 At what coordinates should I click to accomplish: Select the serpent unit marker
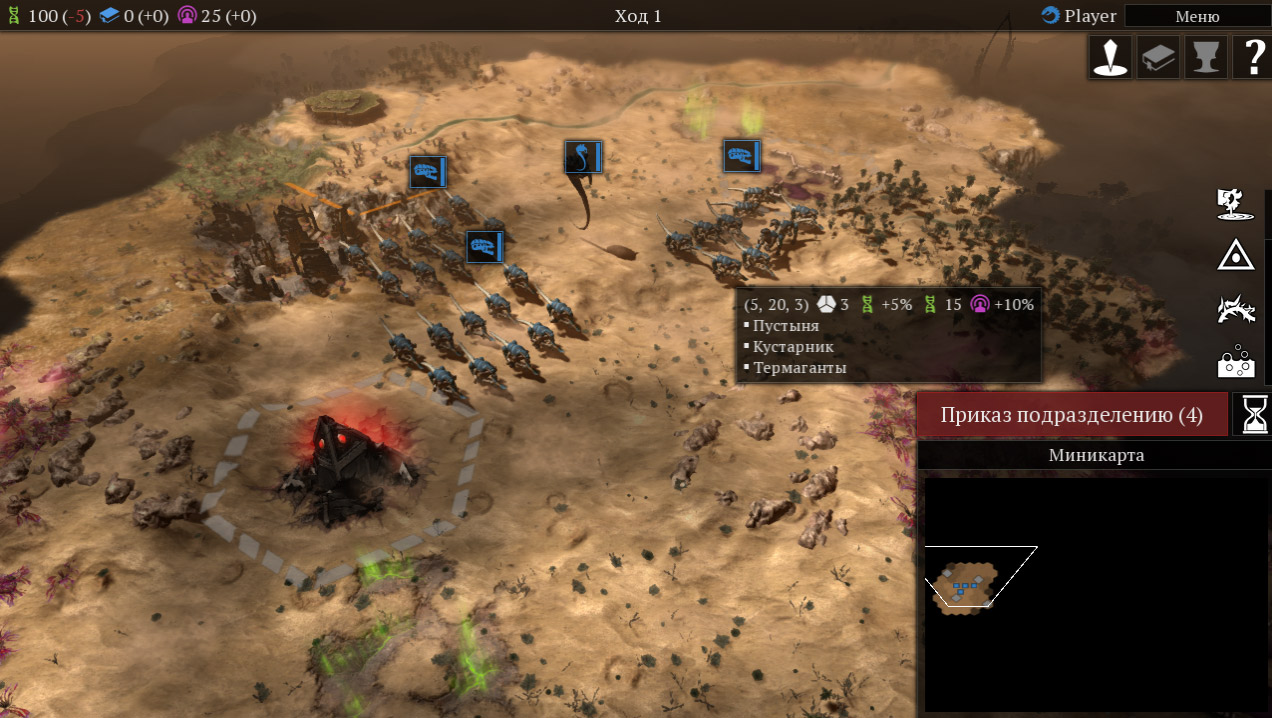583,157
